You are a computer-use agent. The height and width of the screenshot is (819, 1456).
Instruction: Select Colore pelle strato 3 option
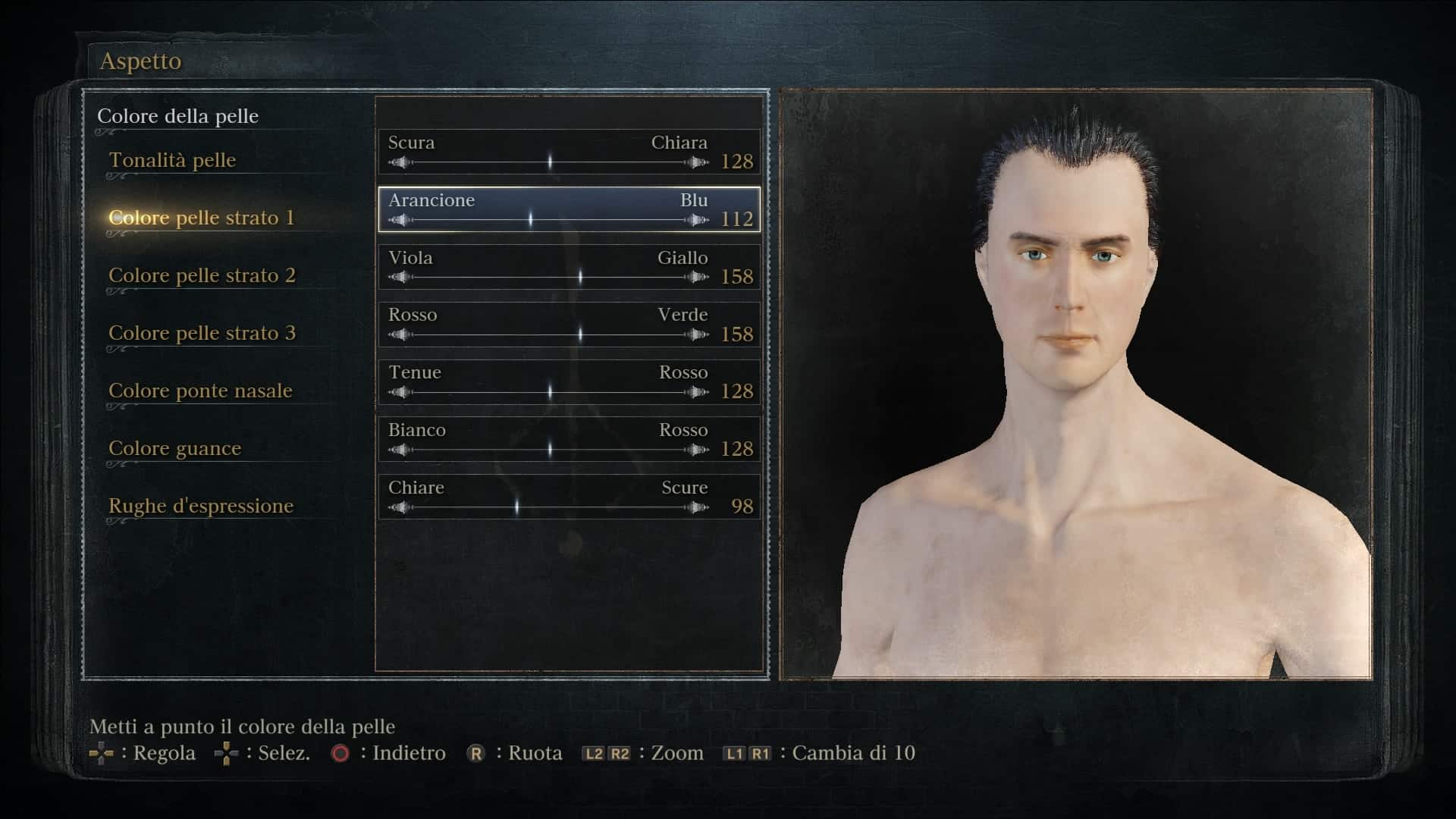click(202, 333)
